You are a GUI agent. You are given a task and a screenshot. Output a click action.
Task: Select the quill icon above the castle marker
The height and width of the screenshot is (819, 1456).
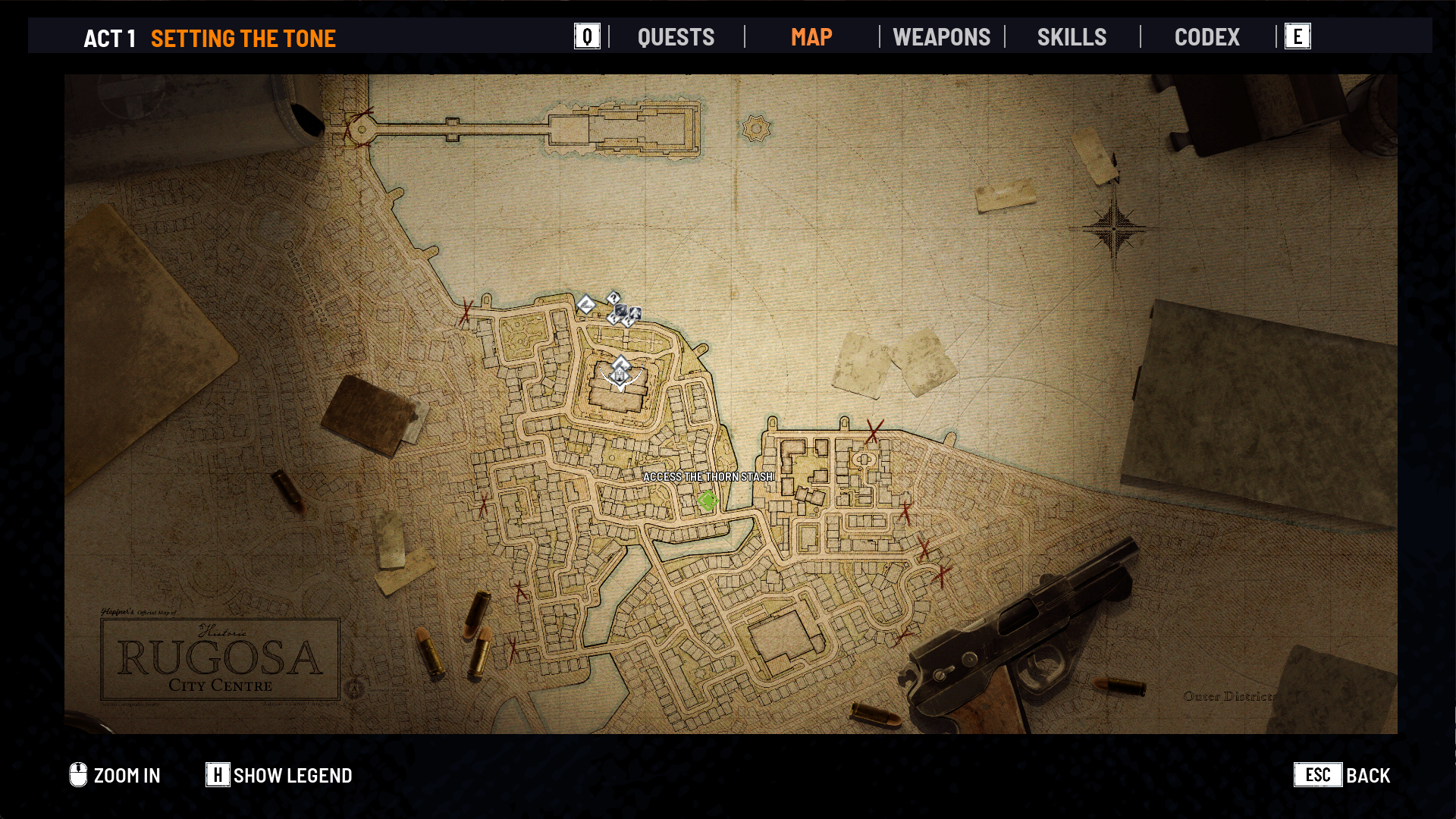[620, 363]
